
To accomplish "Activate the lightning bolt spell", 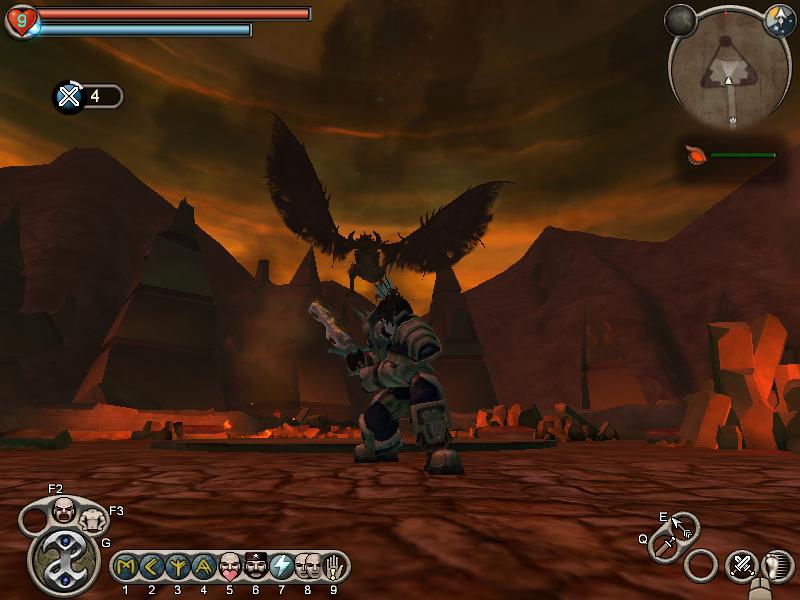I will click(282, 568).
